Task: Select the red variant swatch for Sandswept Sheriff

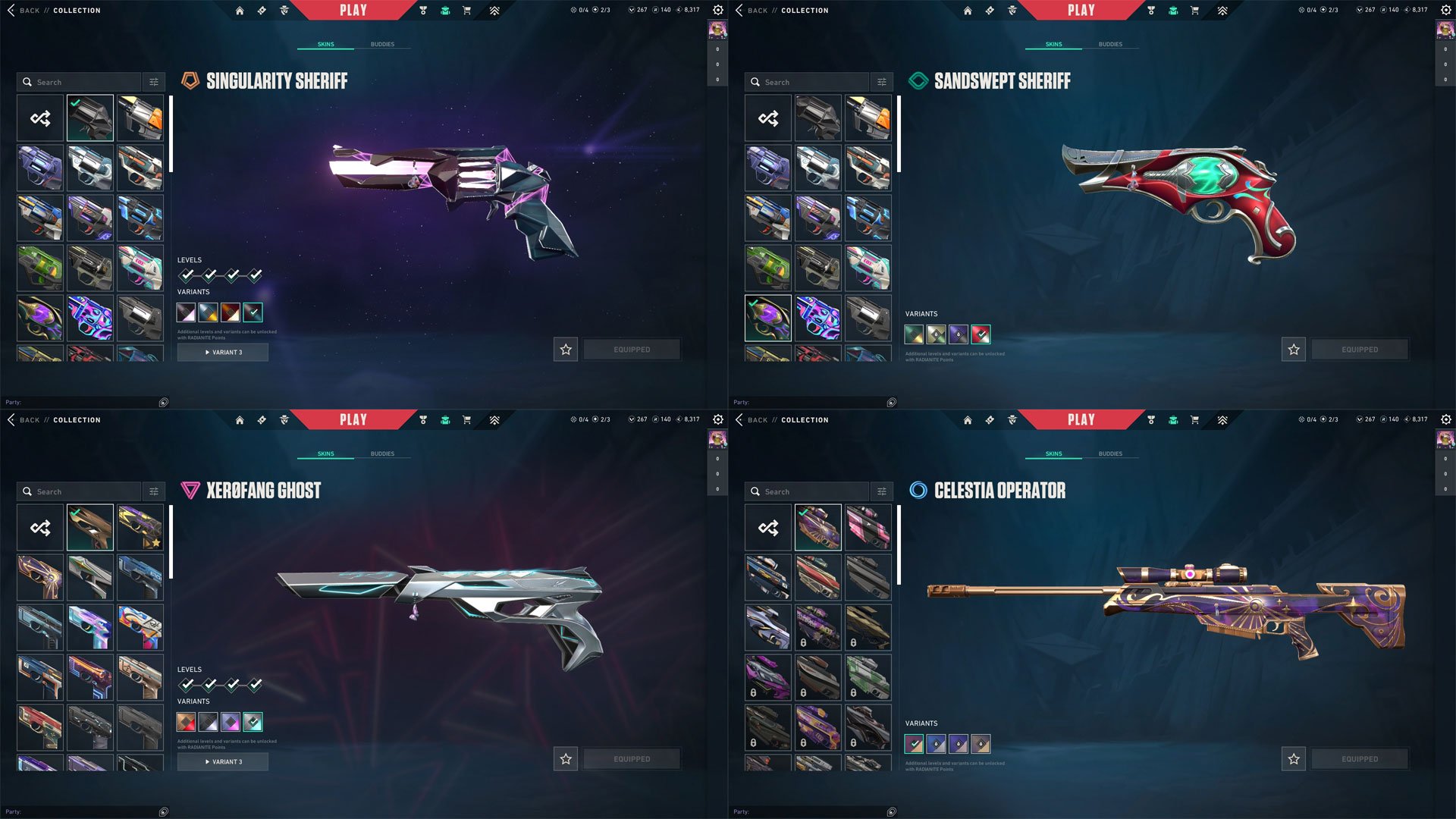Action: pyautogui.click(x=980, y=334)
